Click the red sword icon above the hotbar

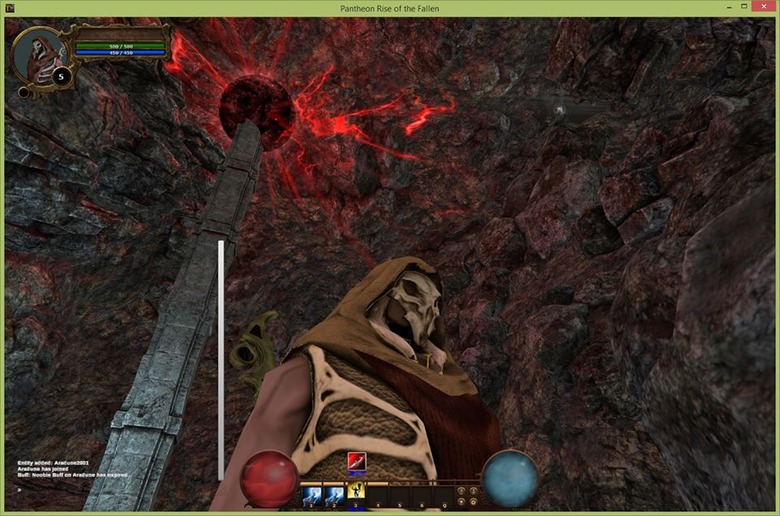click(356, 461)
